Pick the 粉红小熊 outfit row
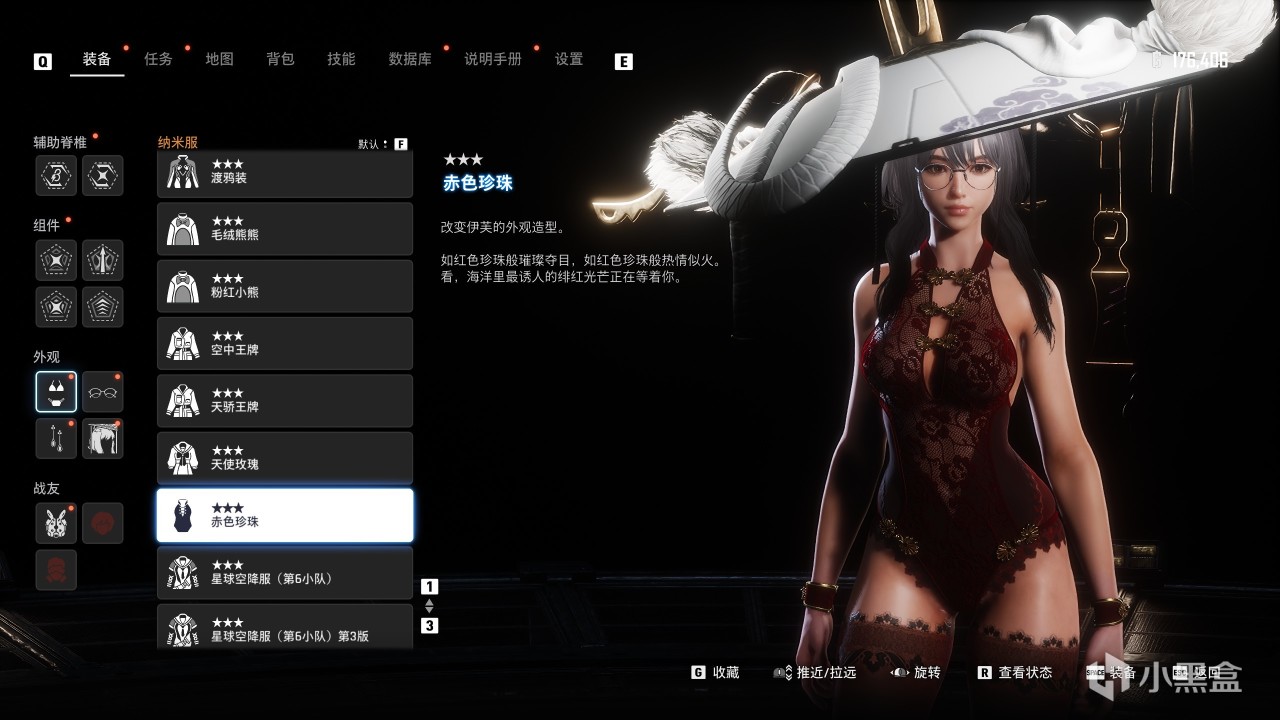The height and width of the screenshot is (720, 1280). pos(285,286)
